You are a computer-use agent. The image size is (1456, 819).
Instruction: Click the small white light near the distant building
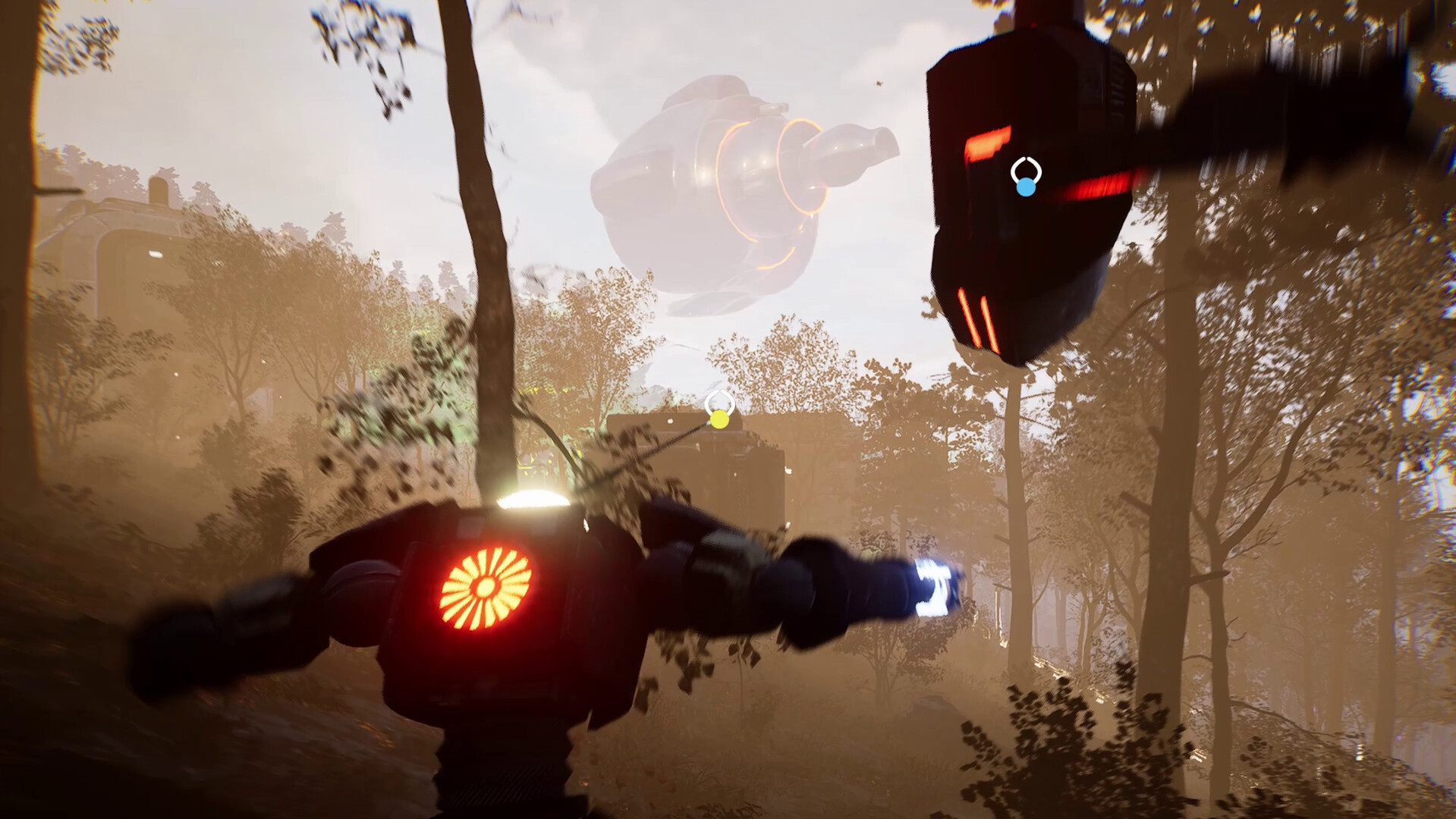pyautogui.click(x=671, y=422)
